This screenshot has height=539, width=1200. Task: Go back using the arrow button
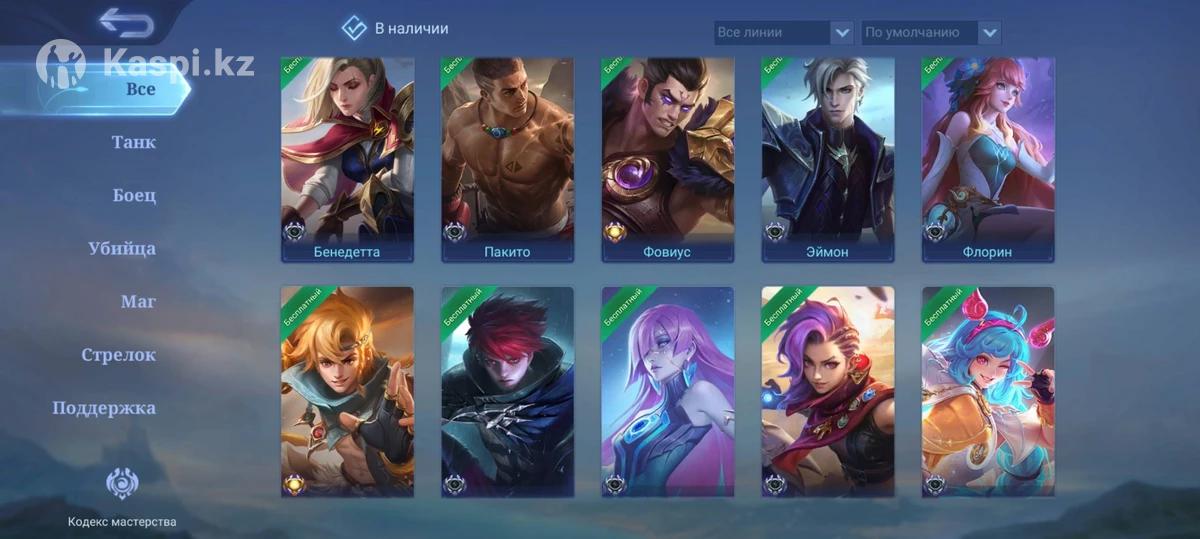127,22
